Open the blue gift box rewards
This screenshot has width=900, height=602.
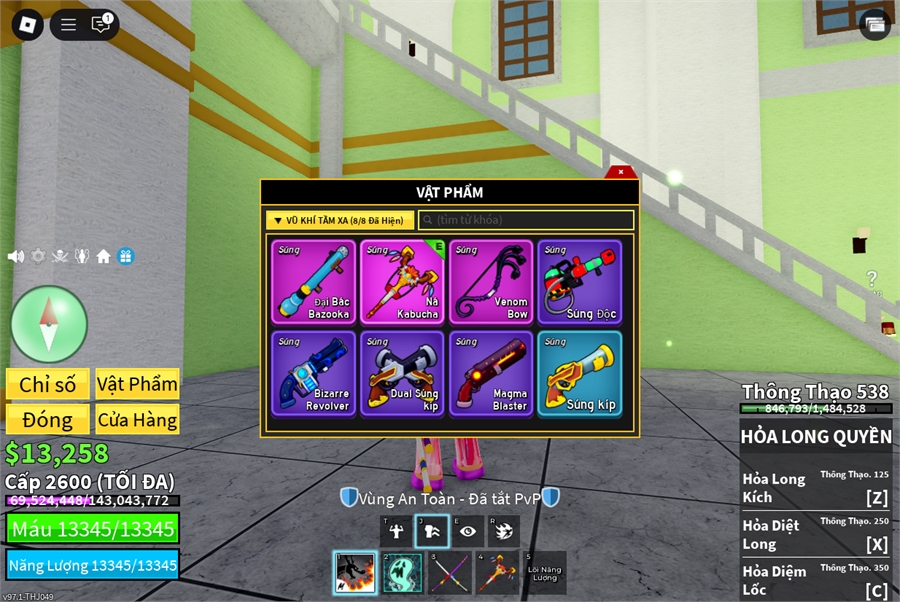(x=125, y=256)
